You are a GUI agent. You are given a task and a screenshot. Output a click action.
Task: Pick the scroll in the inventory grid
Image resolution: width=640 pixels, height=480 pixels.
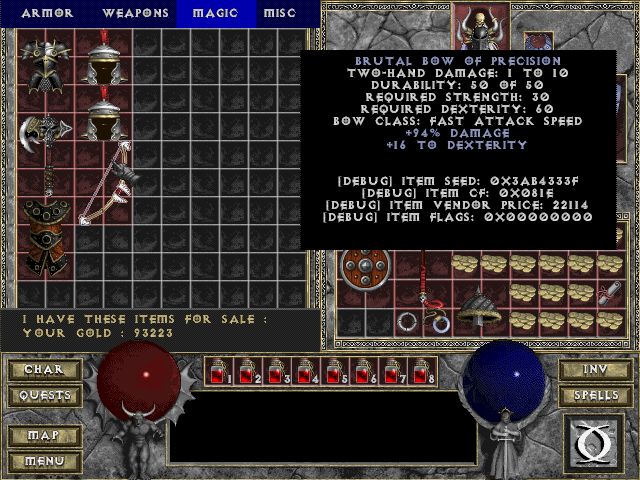click(610, 292)
